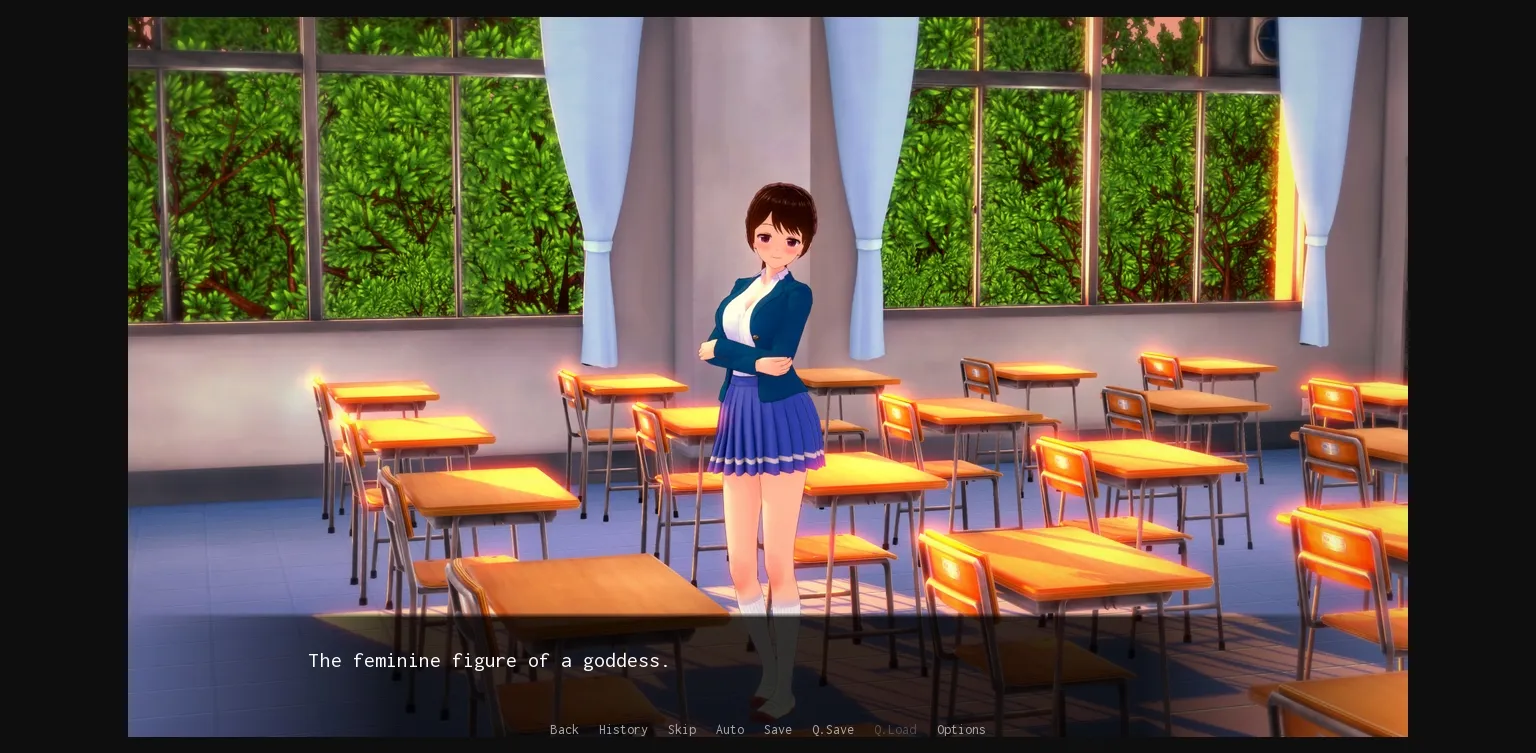Select Auto from the quick menu
1536x753 pixels.
click(730, 730)
